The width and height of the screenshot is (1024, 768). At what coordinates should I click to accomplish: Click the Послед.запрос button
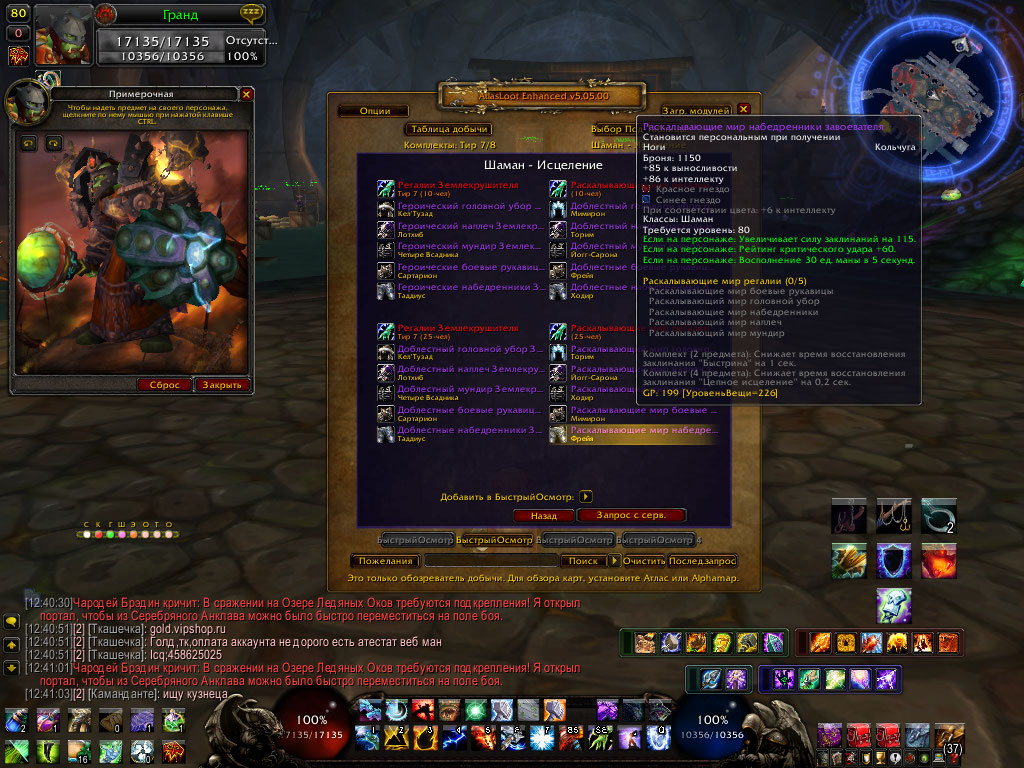pyautogui.click(x=703, y=561)
